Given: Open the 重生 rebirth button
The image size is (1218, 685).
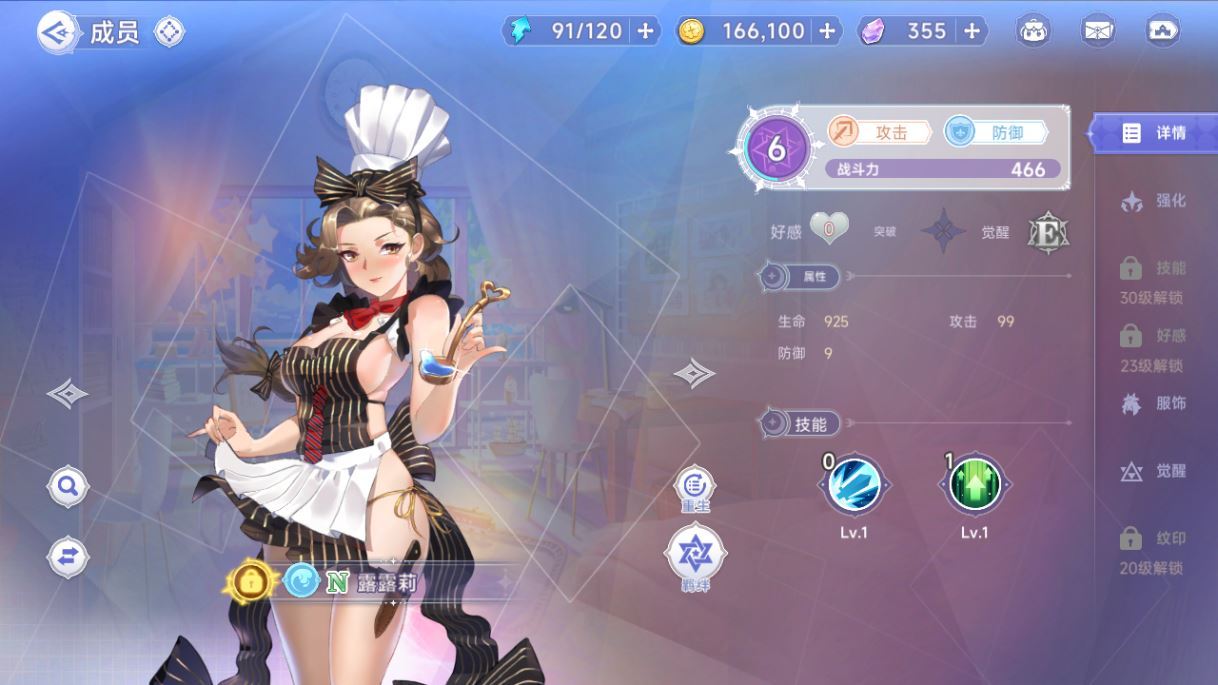Looking at the screenshot, I should (694, 487).
